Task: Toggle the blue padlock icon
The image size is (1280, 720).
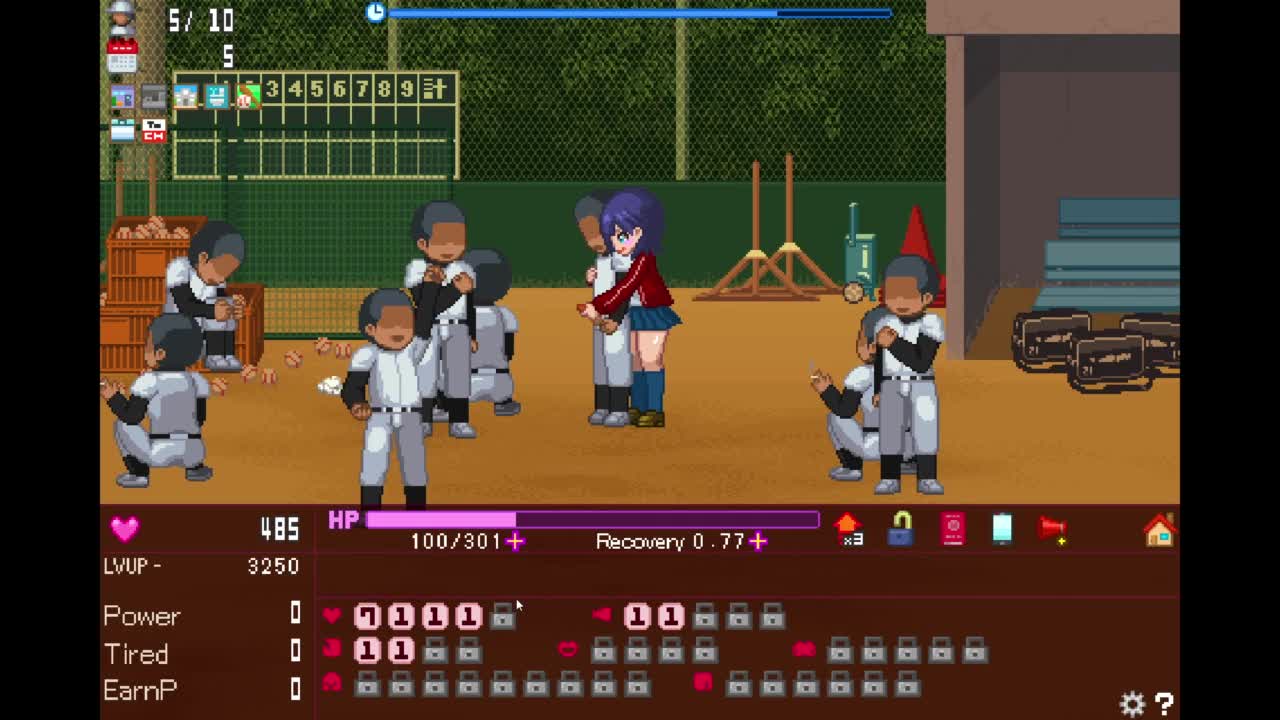Action: pyautogui.click(x=900, y=529)
